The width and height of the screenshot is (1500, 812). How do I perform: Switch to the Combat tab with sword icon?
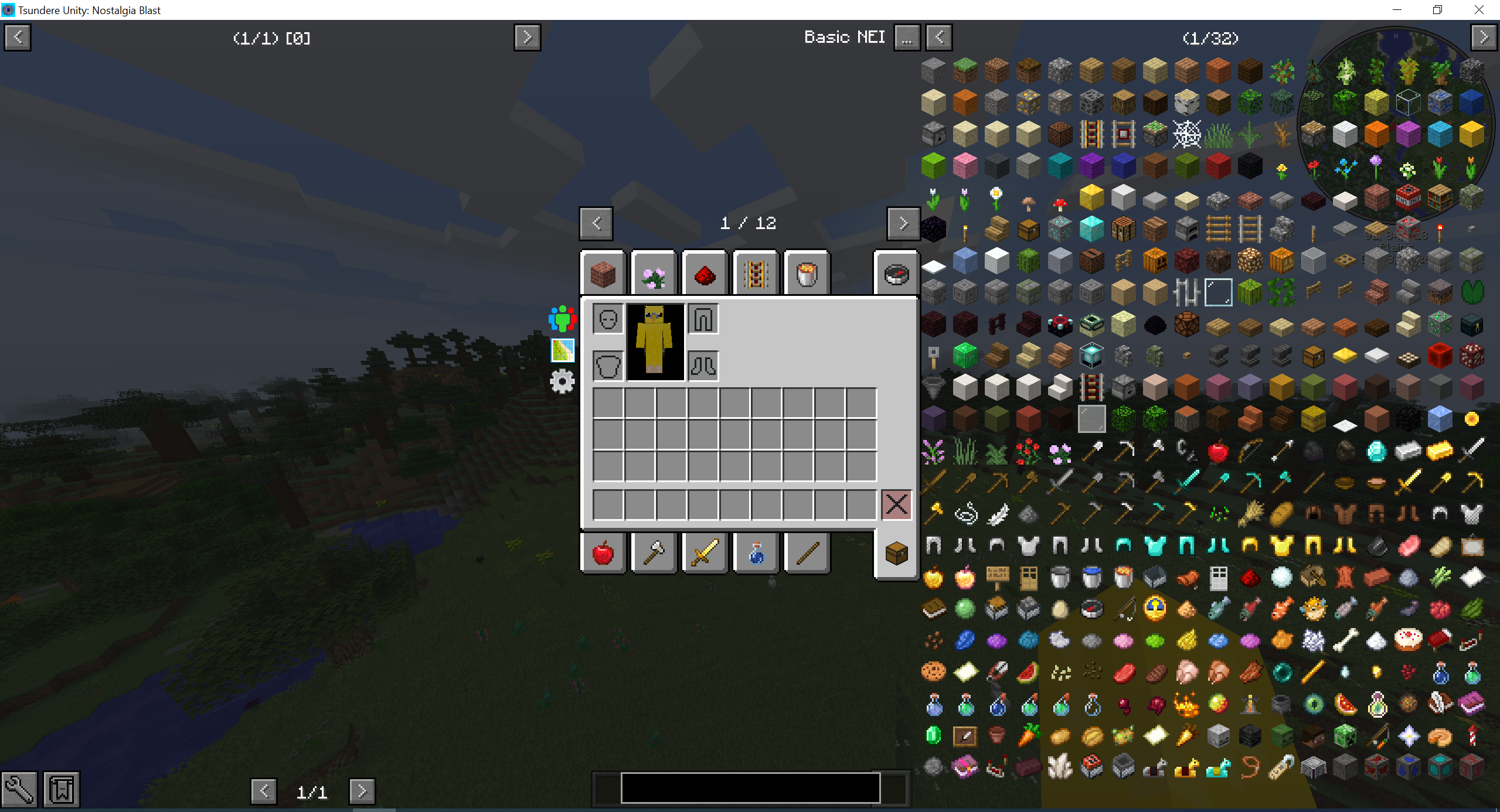705,552
